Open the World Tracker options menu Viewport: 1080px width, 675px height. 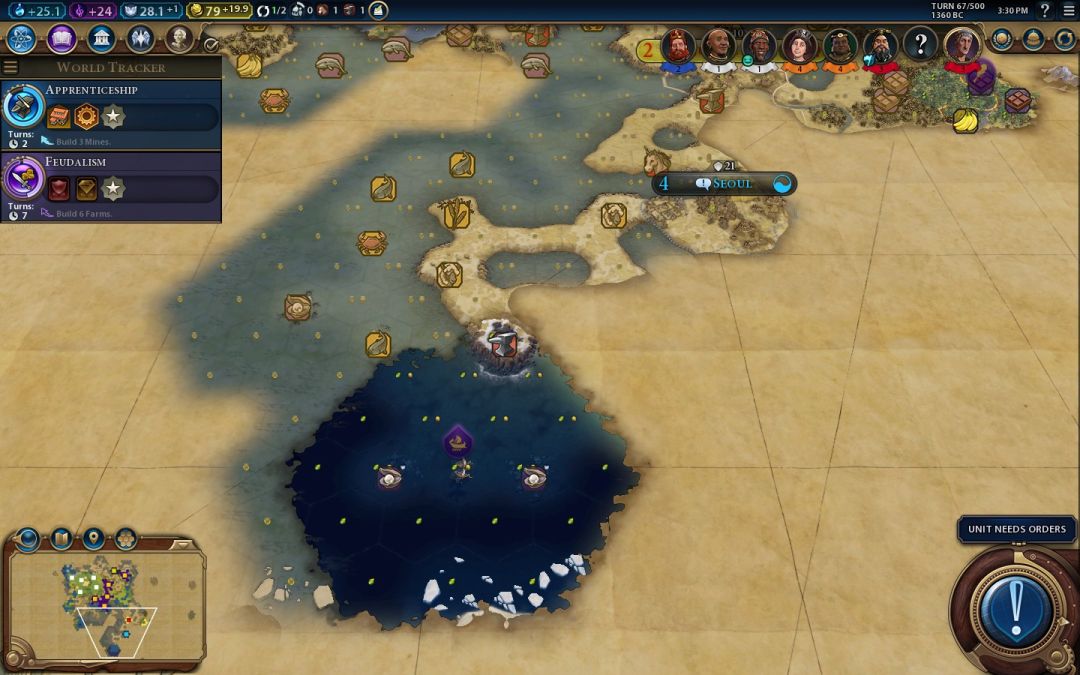point(11,67)
